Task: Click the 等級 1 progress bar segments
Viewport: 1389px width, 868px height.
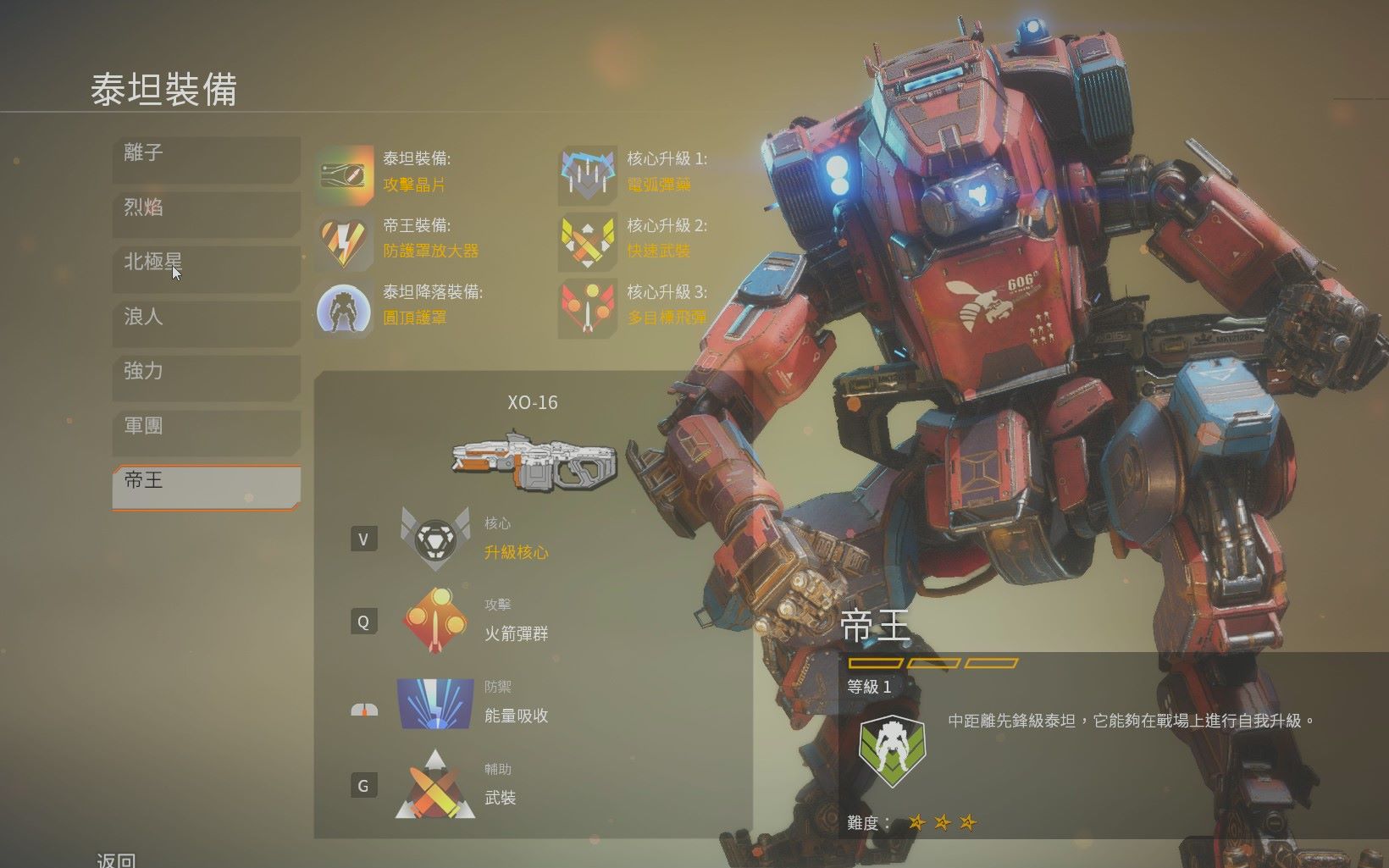Action: [932, 663]
